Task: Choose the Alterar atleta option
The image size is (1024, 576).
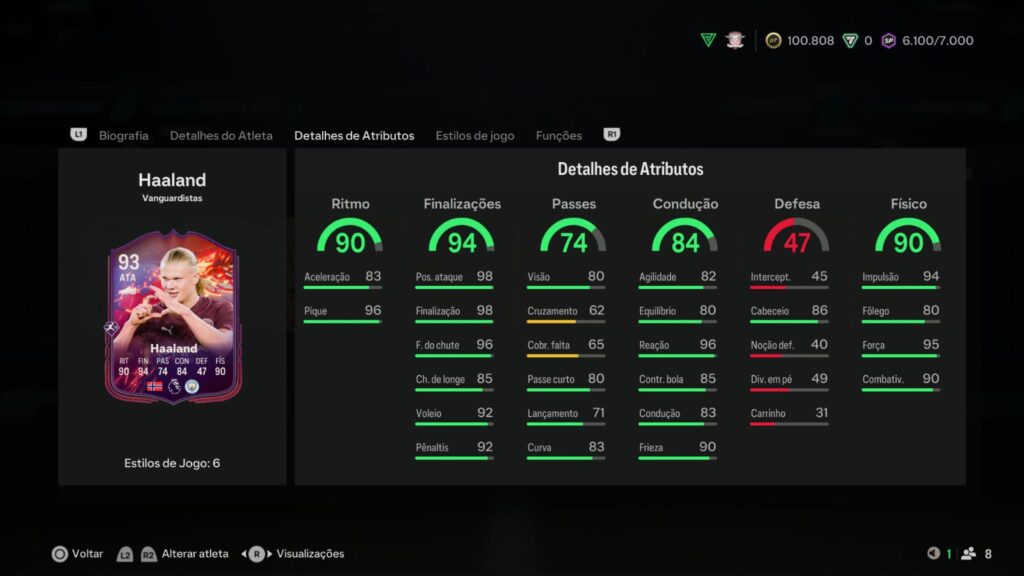Action: 195,553
